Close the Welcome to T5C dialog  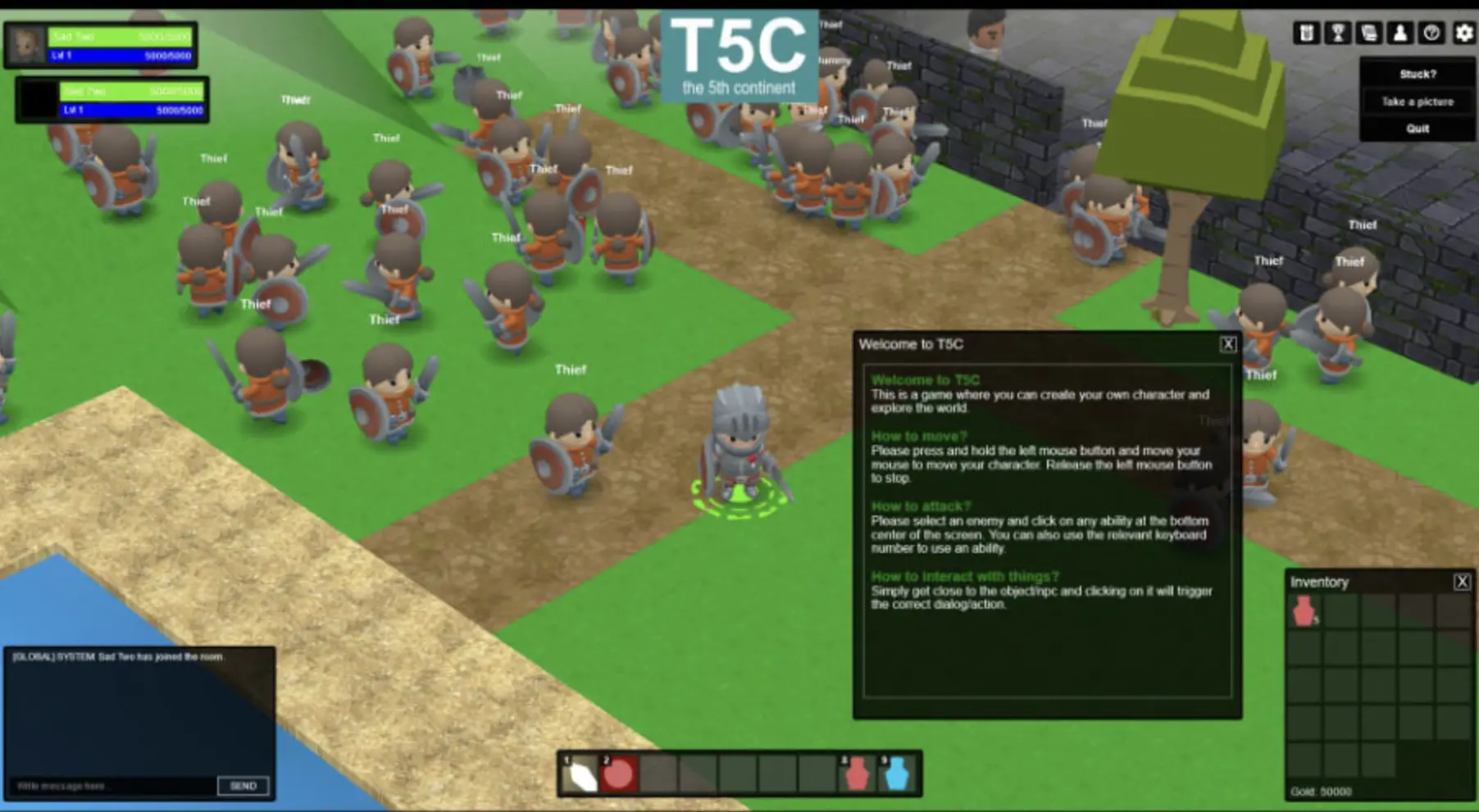coord(1227,345)
